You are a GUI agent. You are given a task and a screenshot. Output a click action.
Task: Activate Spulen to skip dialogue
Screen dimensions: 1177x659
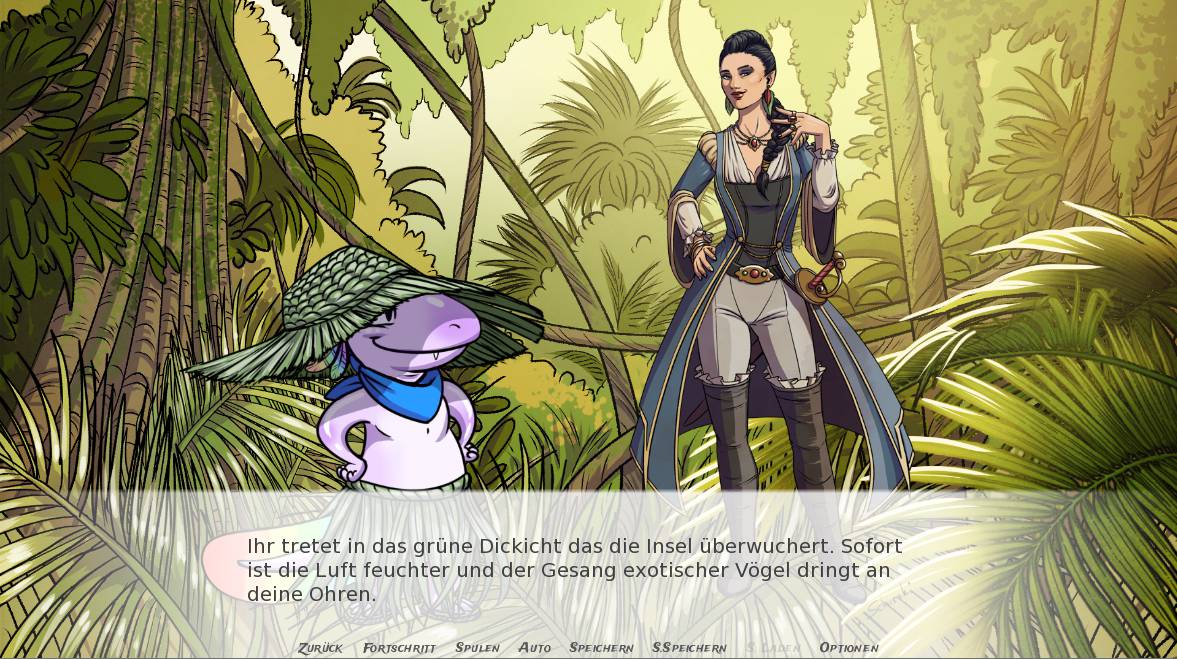(477, 648)
